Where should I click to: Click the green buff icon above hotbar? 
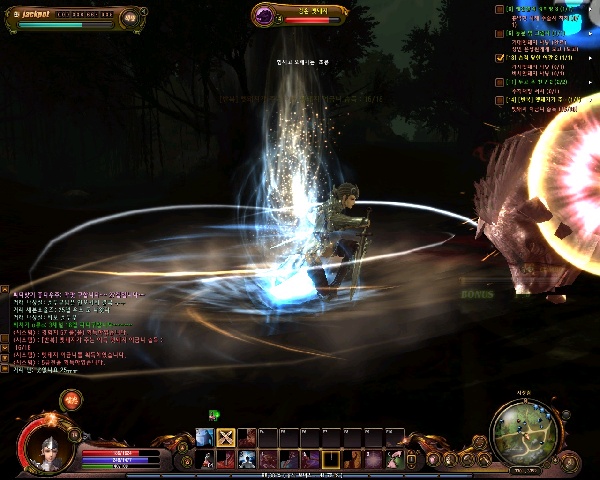[x=214, y=414]
